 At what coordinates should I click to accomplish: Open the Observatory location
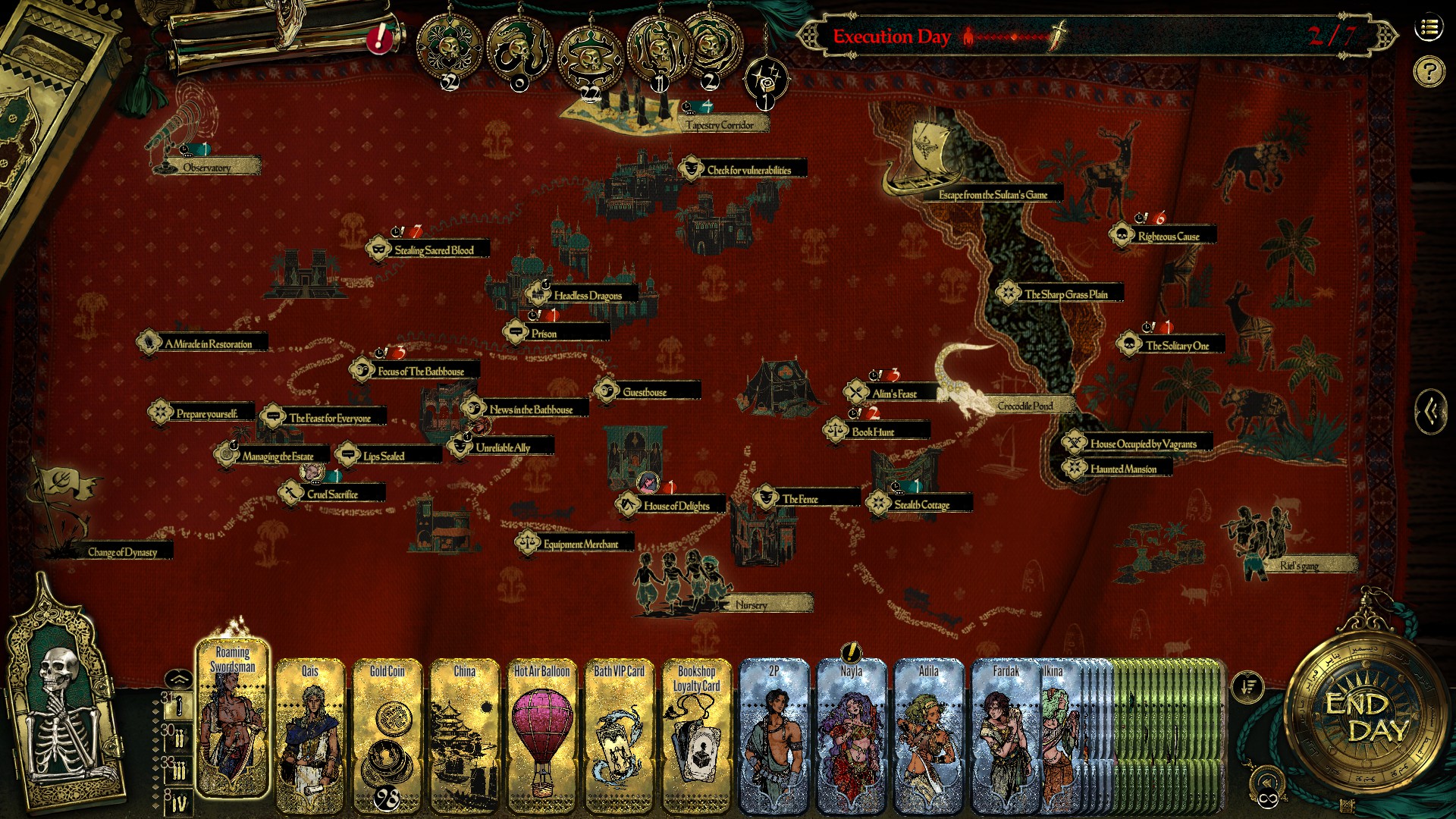pos(206,167)
